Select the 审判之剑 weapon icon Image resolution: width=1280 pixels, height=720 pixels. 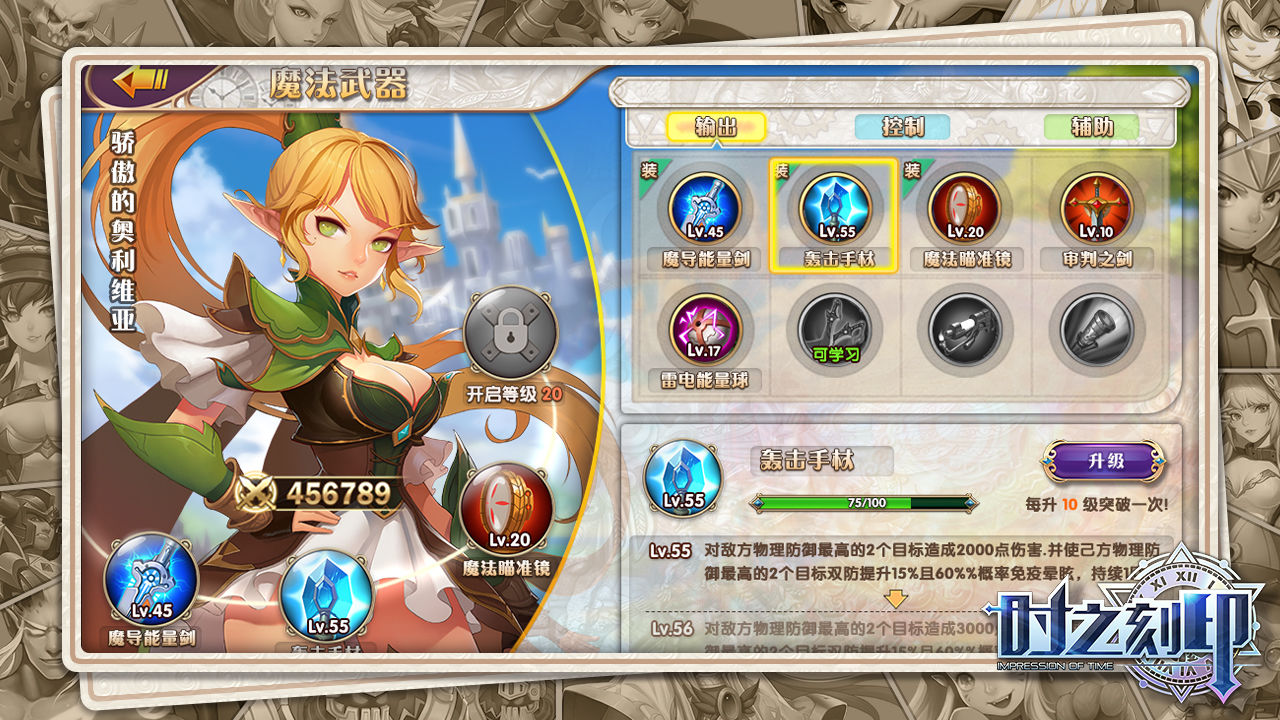pyautogui.click(x=1096, y=208)
